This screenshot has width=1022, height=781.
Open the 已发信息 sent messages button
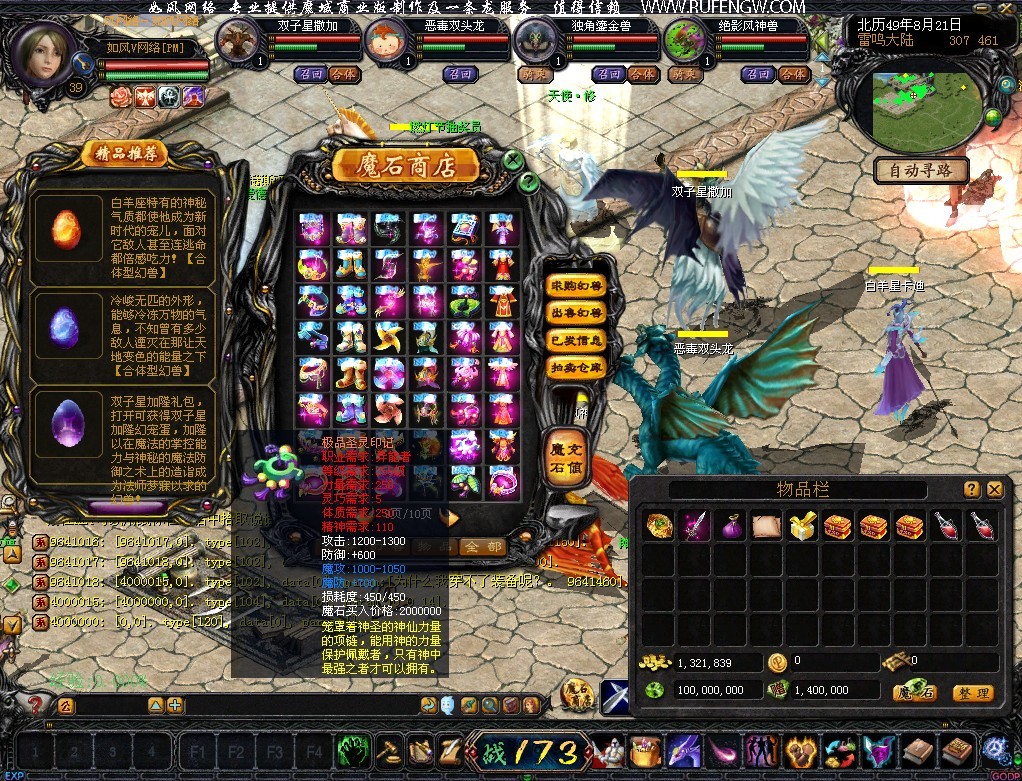click(577, 341)
